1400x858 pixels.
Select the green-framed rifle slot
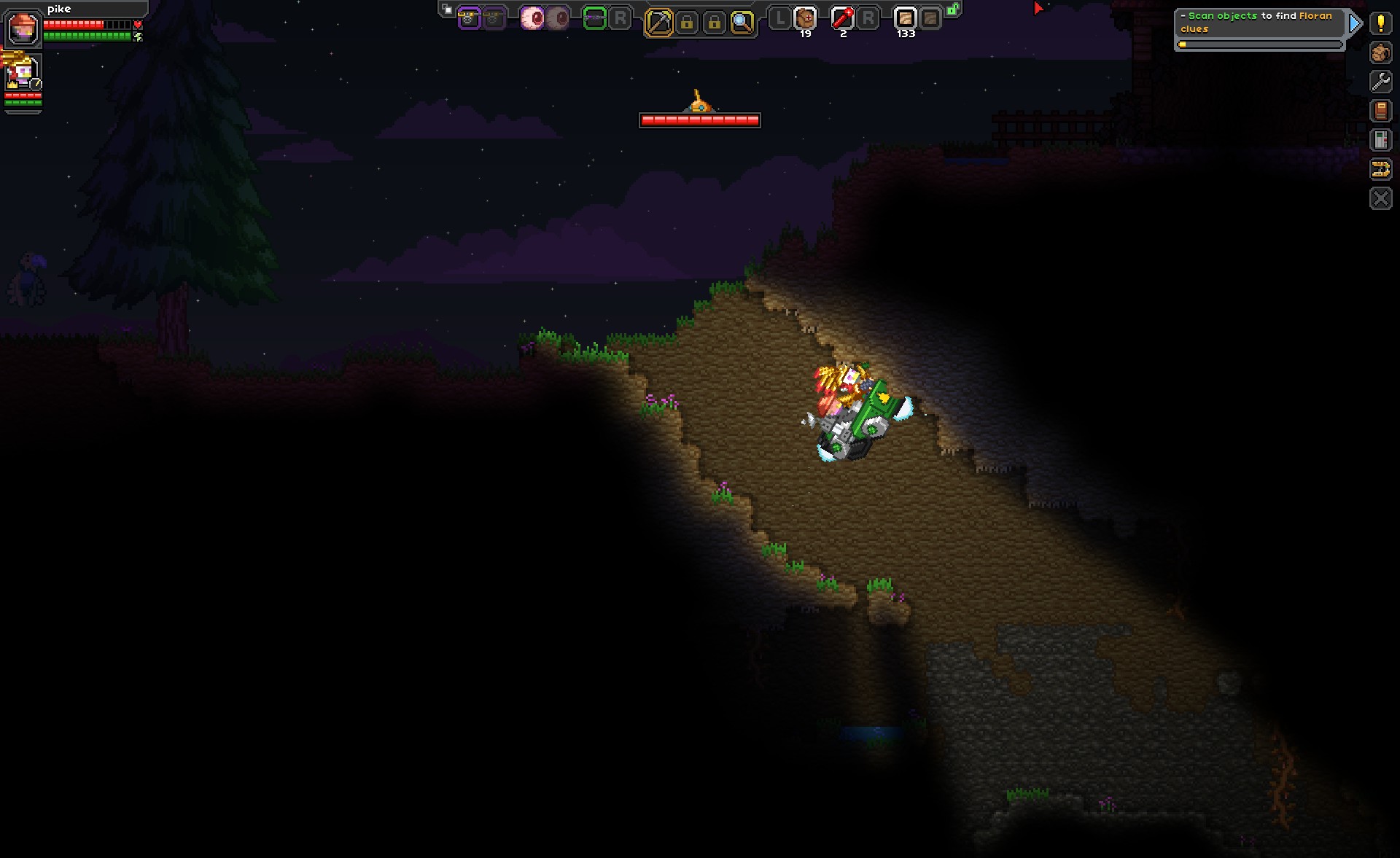595,19
